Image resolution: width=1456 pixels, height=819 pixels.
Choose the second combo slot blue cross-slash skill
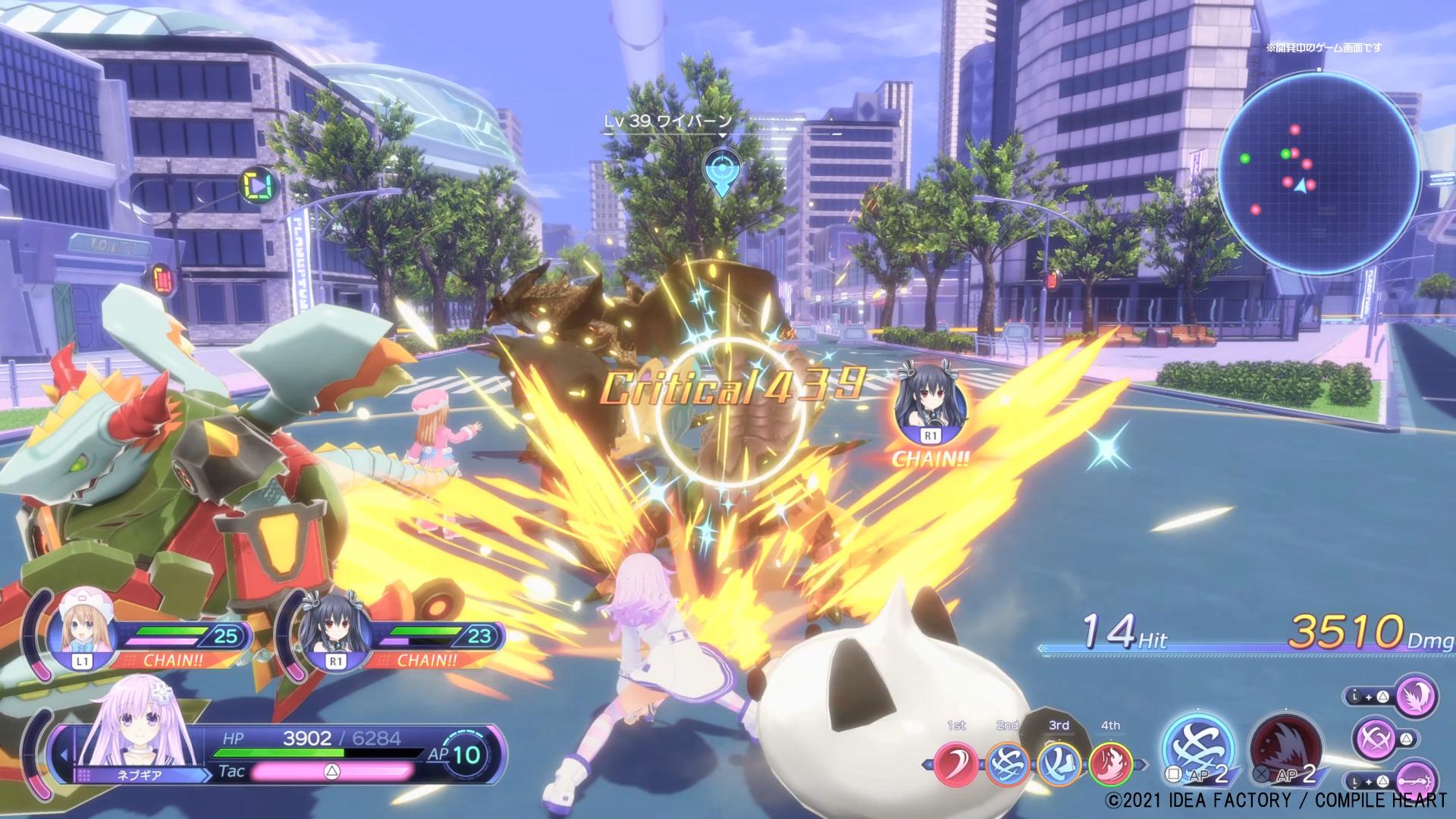[1008, 763]
